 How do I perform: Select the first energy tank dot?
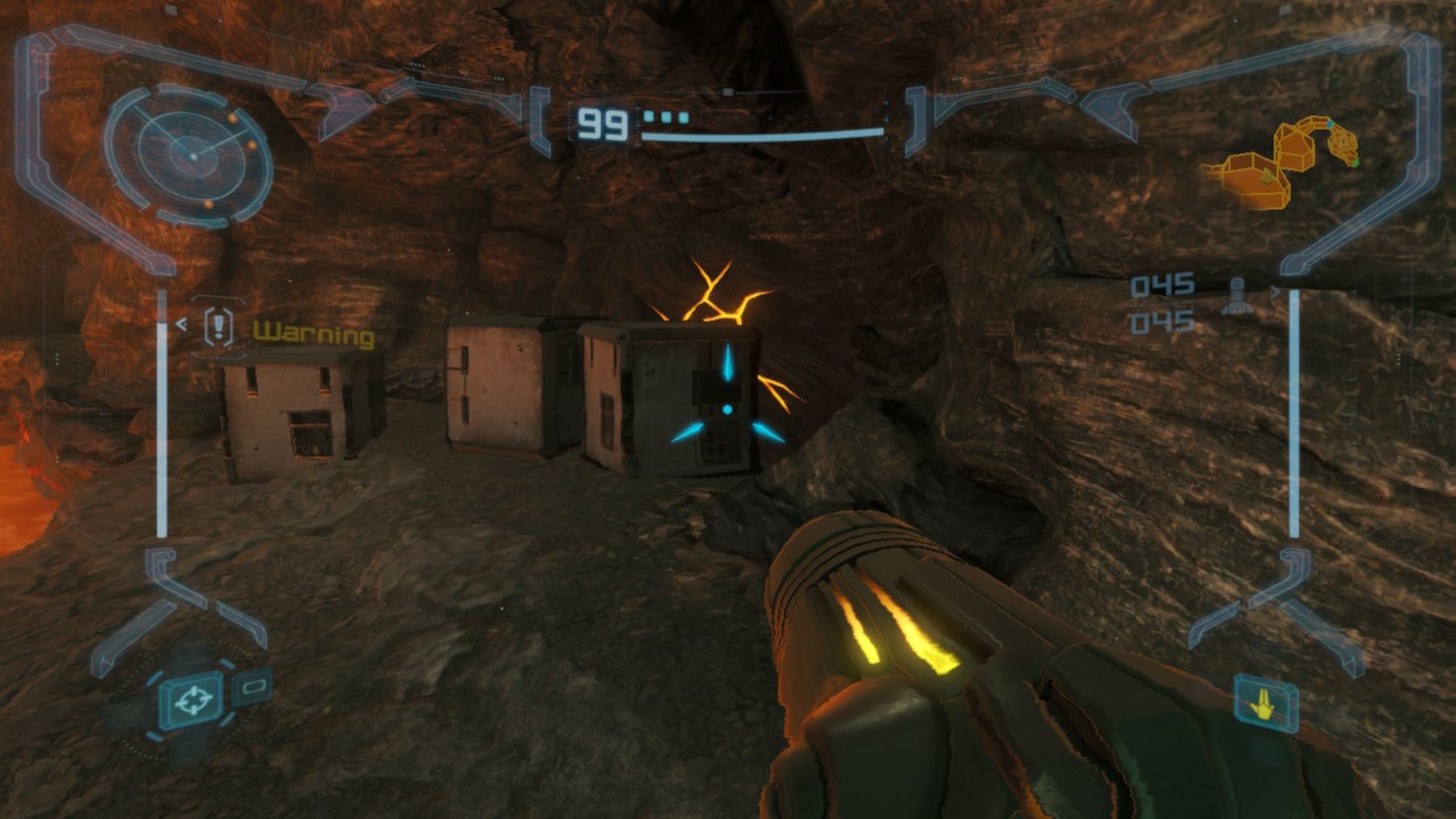[649, 116]
